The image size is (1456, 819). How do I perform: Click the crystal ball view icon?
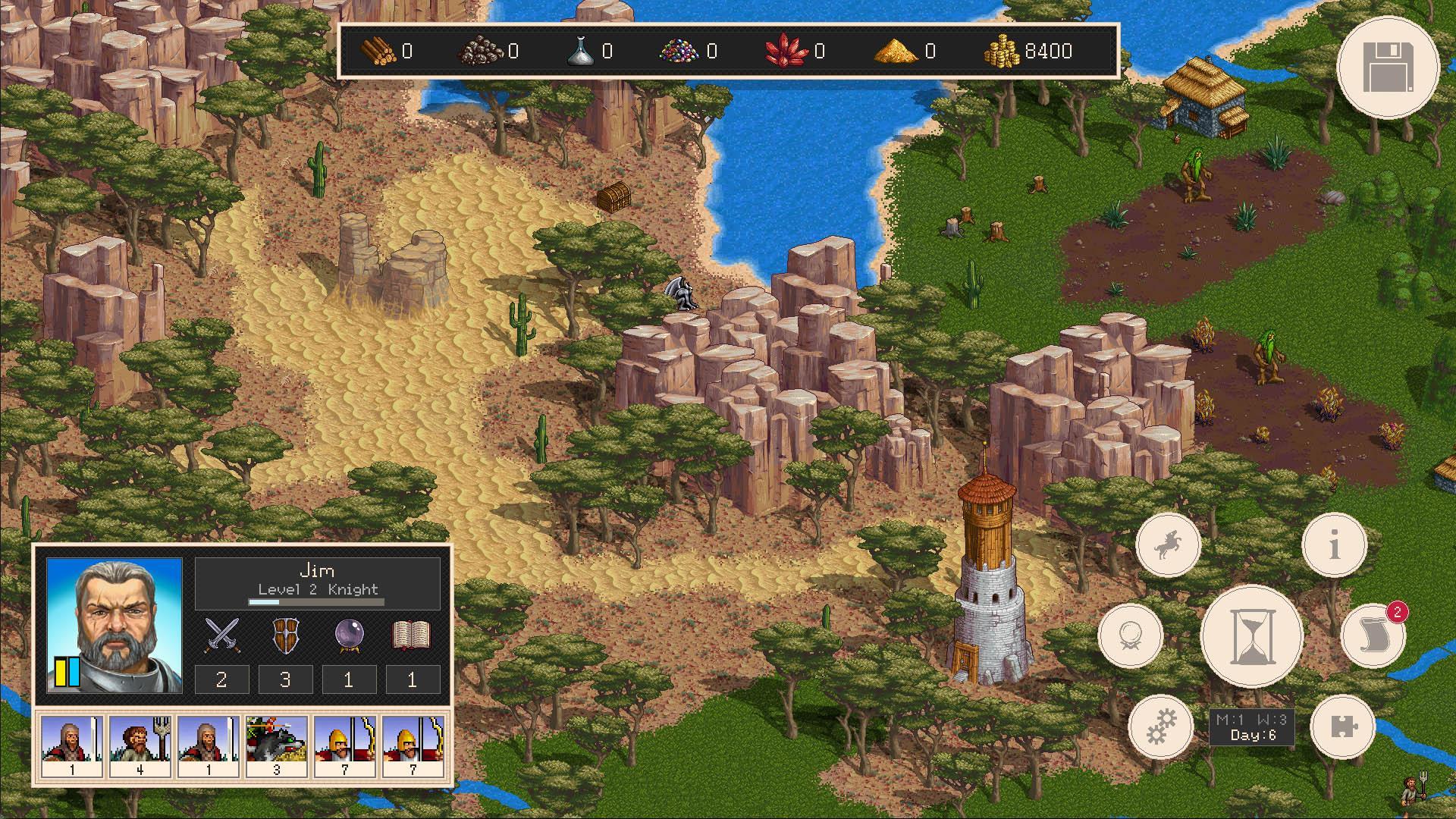1130,637
